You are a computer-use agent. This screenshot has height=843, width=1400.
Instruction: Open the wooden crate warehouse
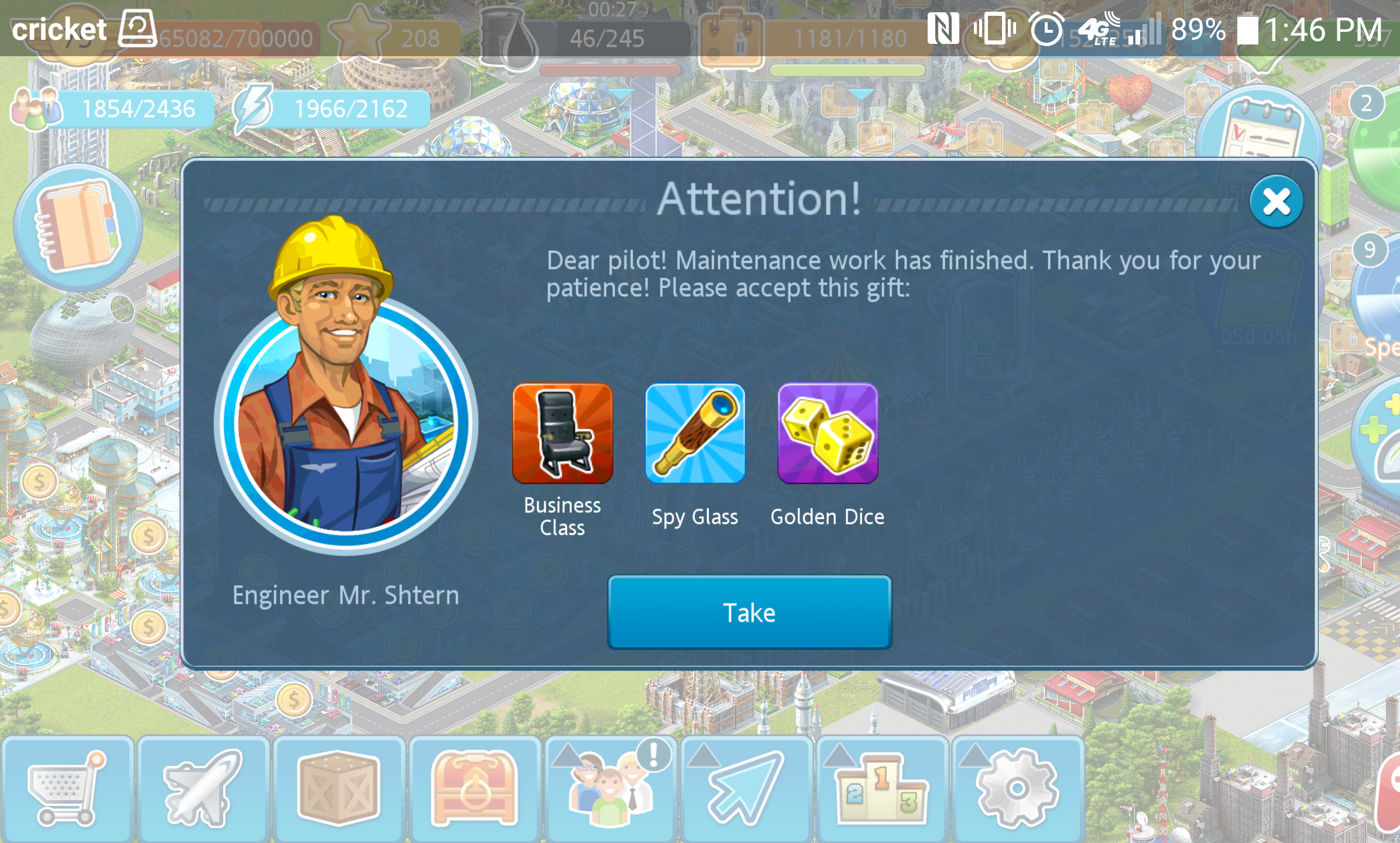(x=339, y=788)
